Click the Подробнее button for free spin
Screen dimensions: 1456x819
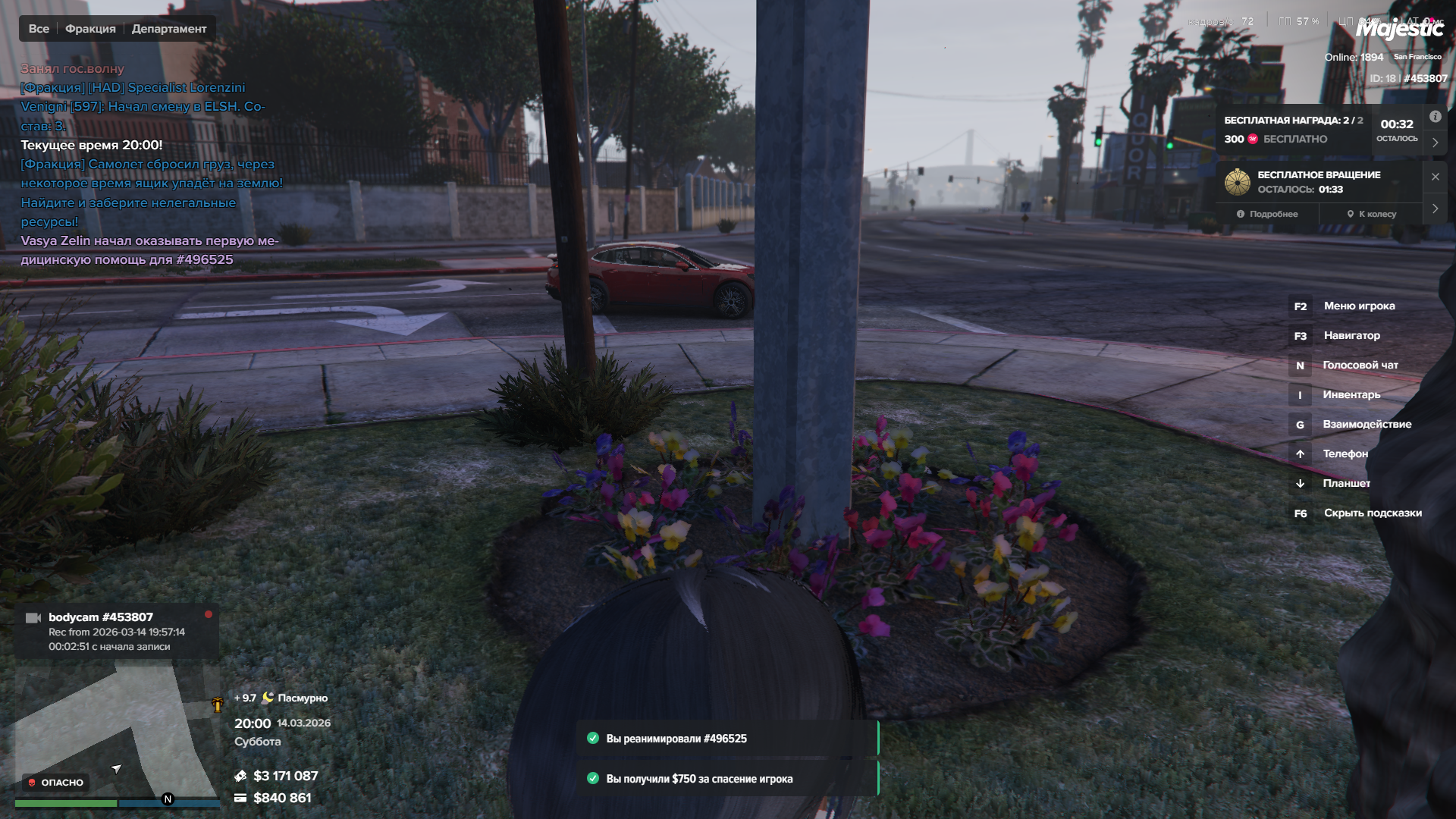pyautogui.click(x=1267, y=214)
